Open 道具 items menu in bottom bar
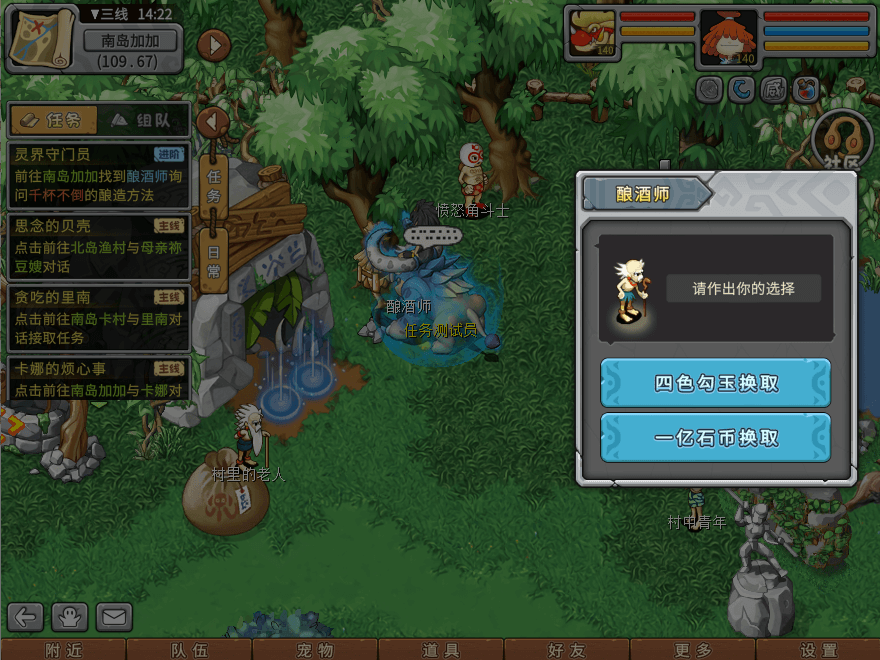This screenshot has height=660, width=880. (441, 650)
